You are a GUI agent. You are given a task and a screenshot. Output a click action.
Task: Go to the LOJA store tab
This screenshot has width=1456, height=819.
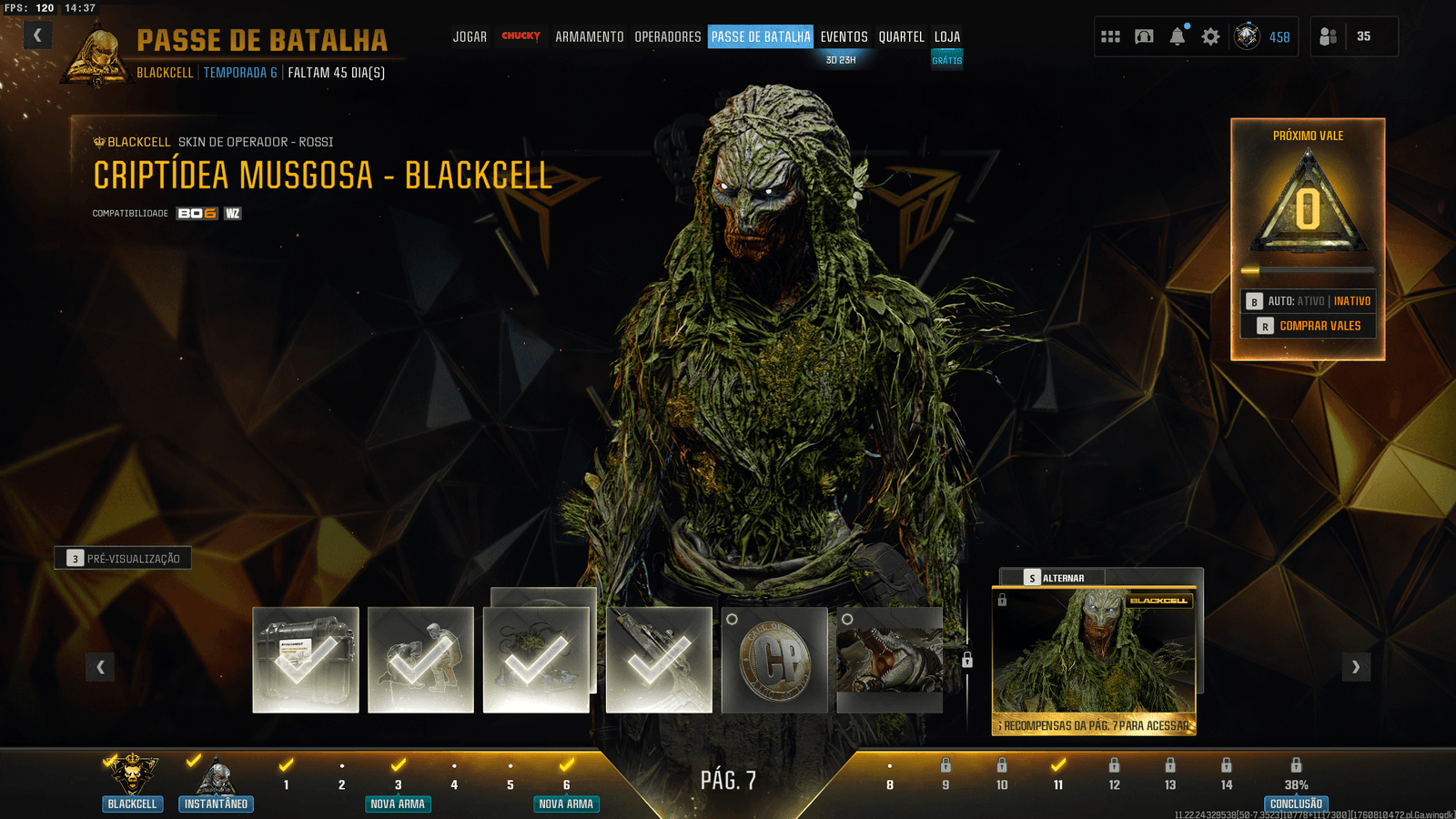coord(947,36)
